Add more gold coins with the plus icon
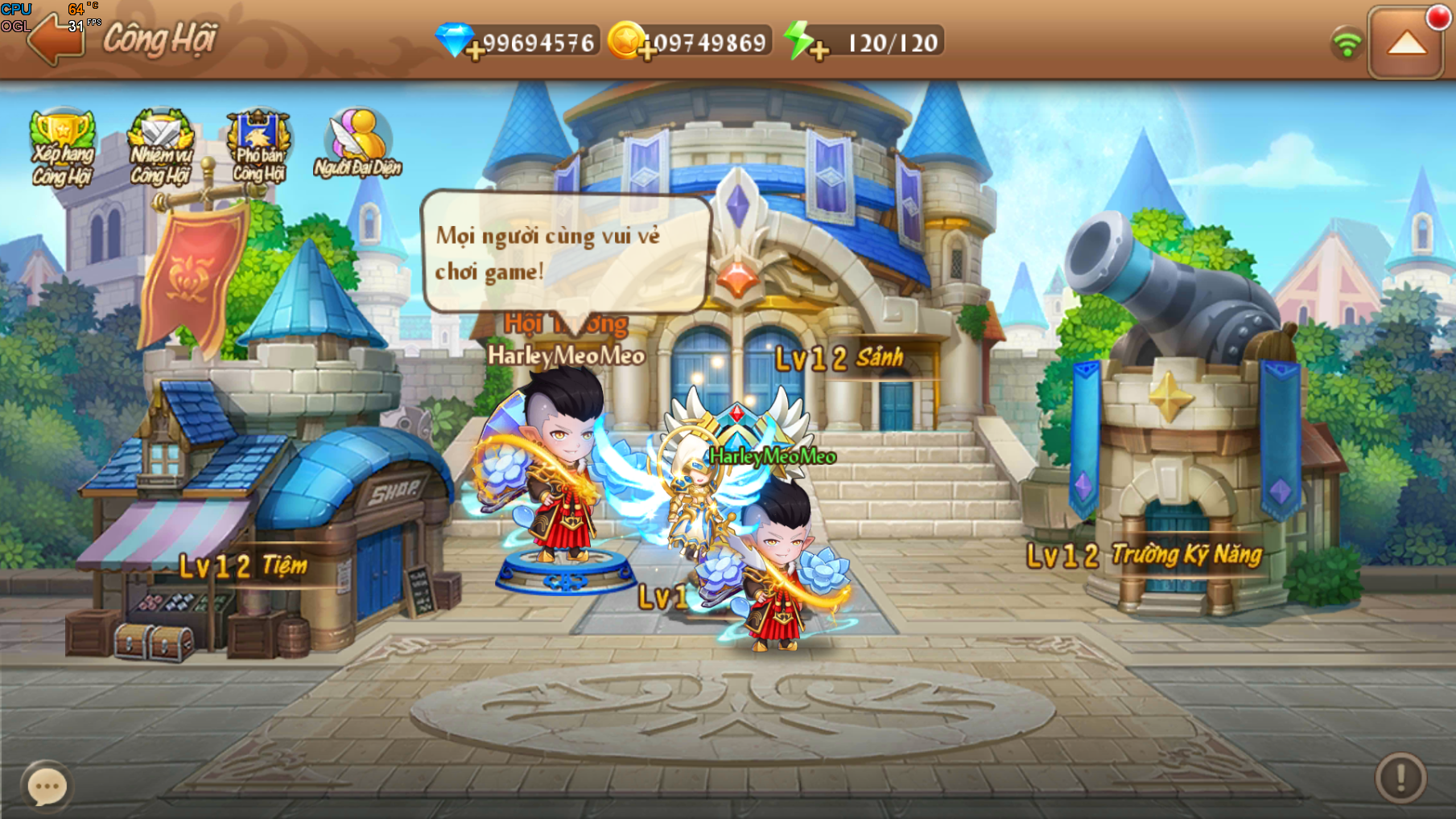 point(646,51)
